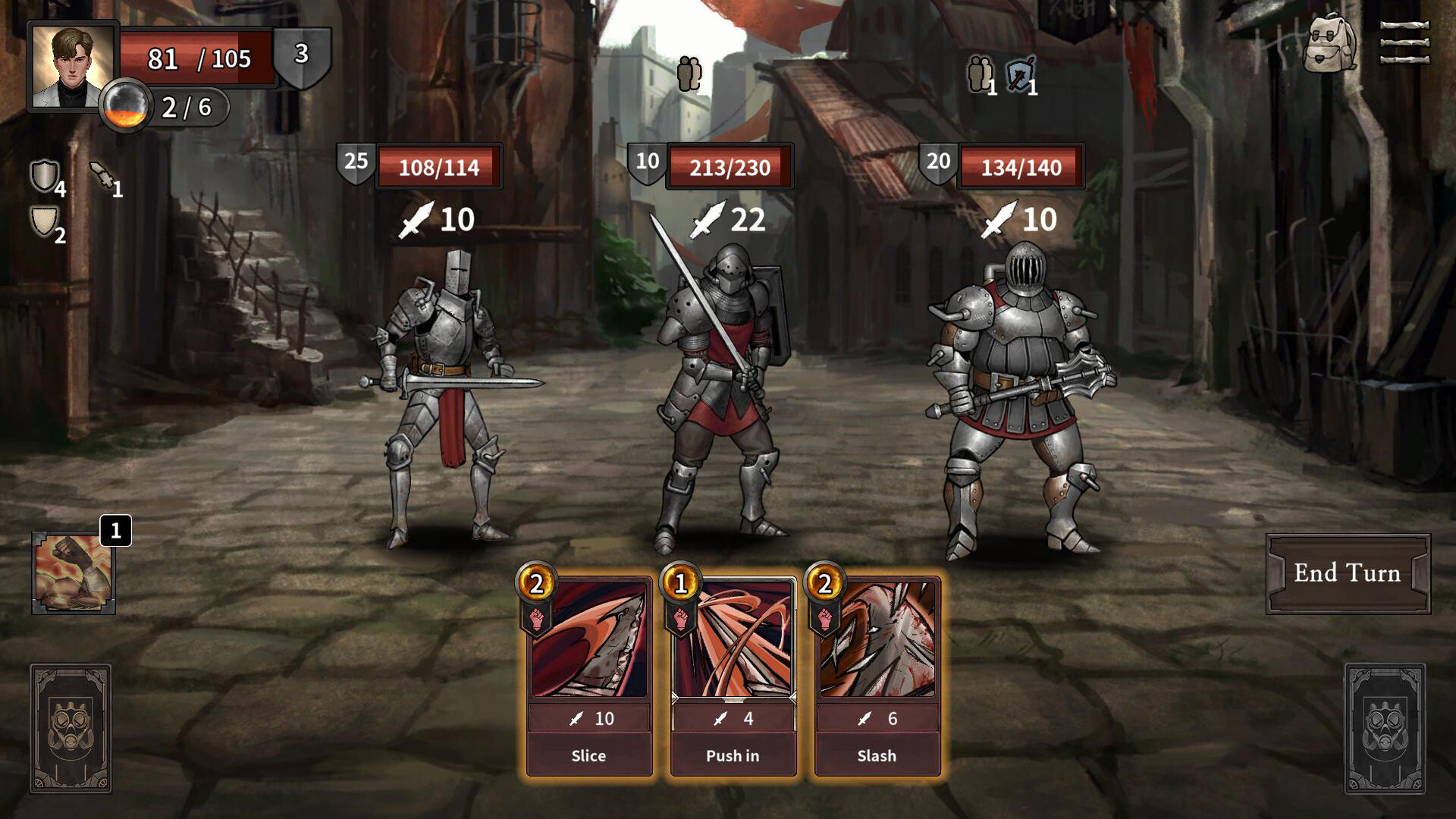Viewport: 1456px width, 819px height.
Task: Target the swordsman with 213/230 health
Action: pos(720,394)
